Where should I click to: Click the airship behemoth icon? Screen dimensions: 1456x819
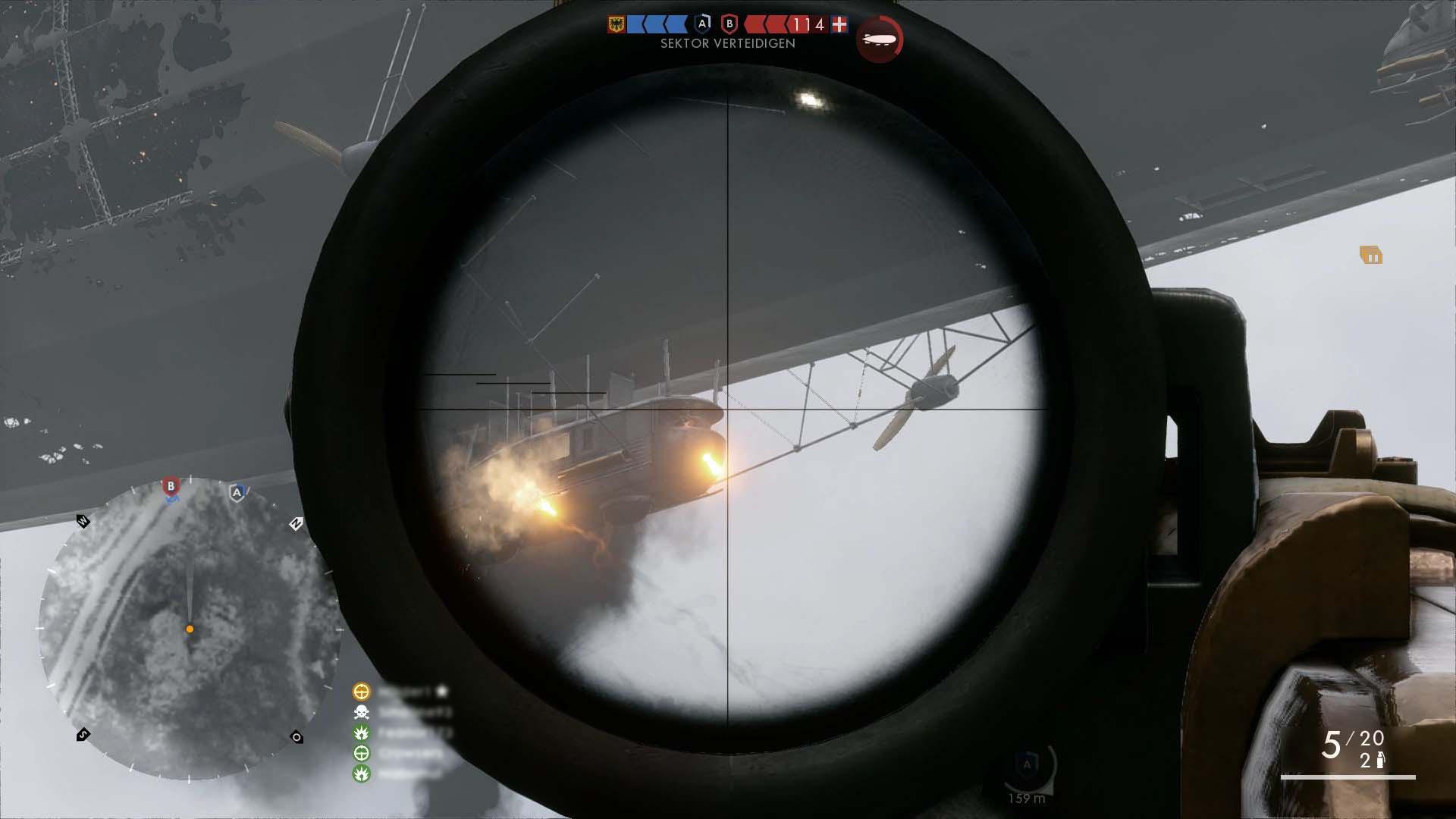[880, 39]
